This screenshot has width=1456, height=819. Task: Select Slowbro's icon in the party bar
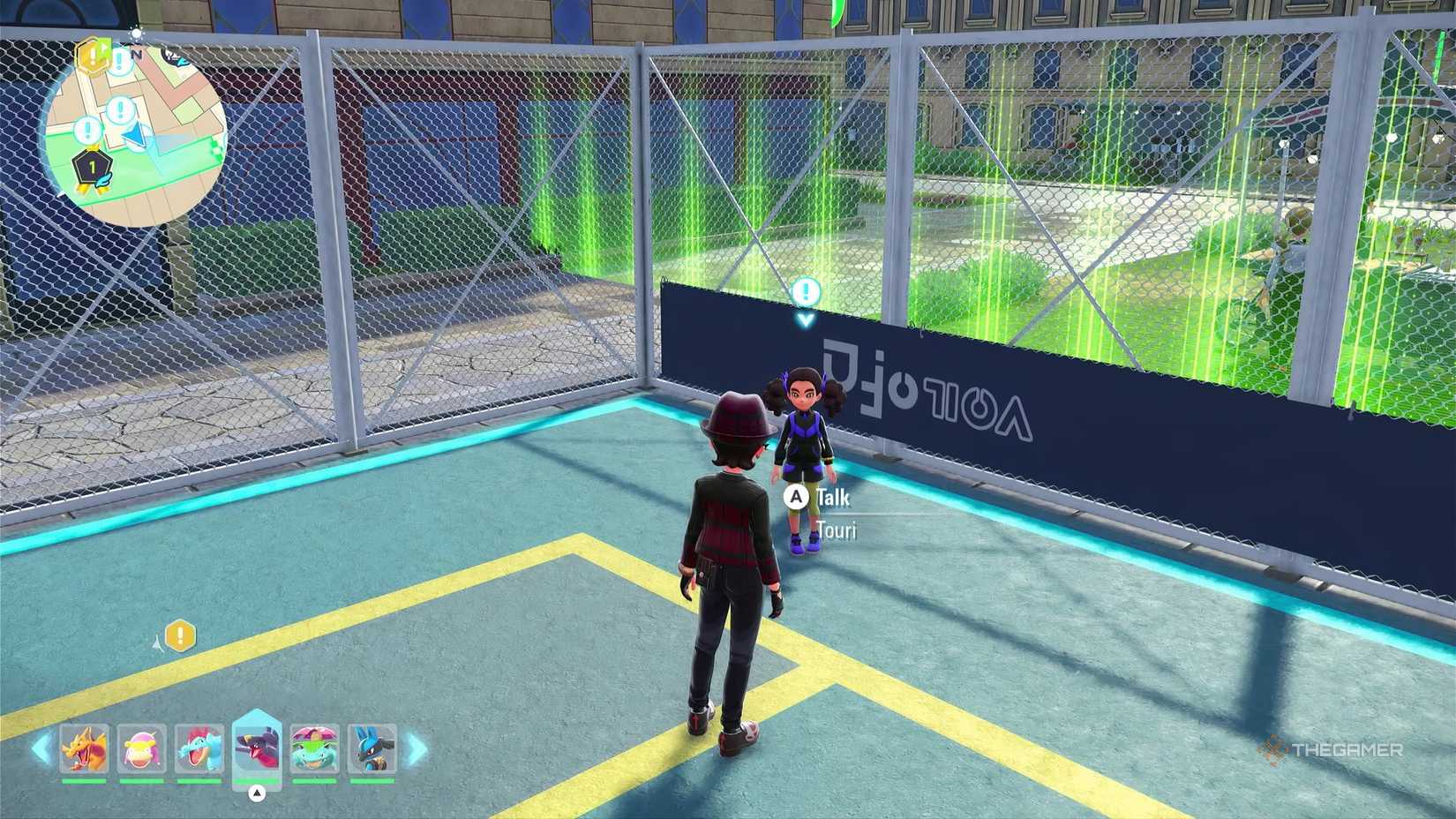[x=142, y=748]
